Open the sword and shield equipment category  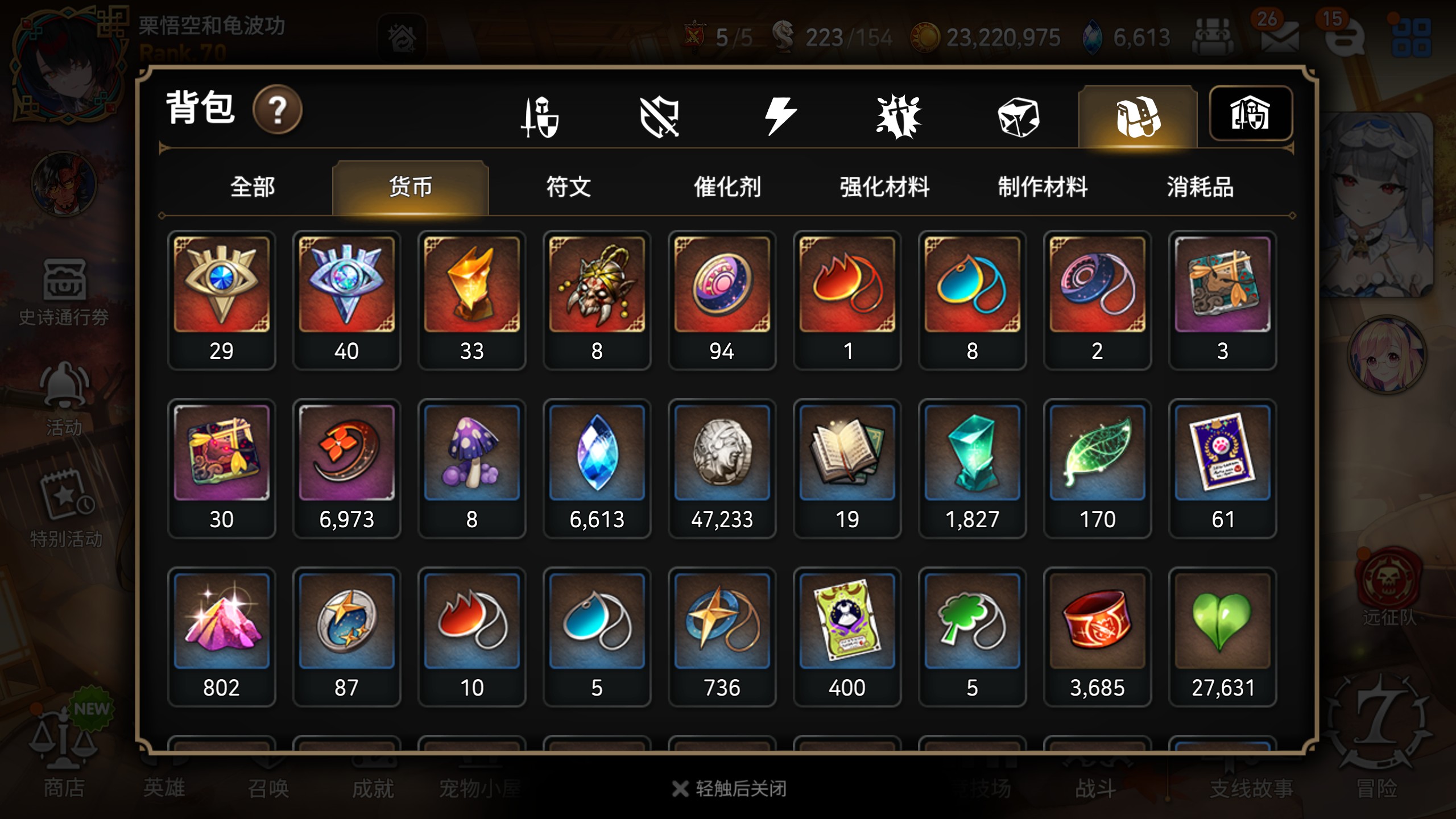[x=540, y=117]
